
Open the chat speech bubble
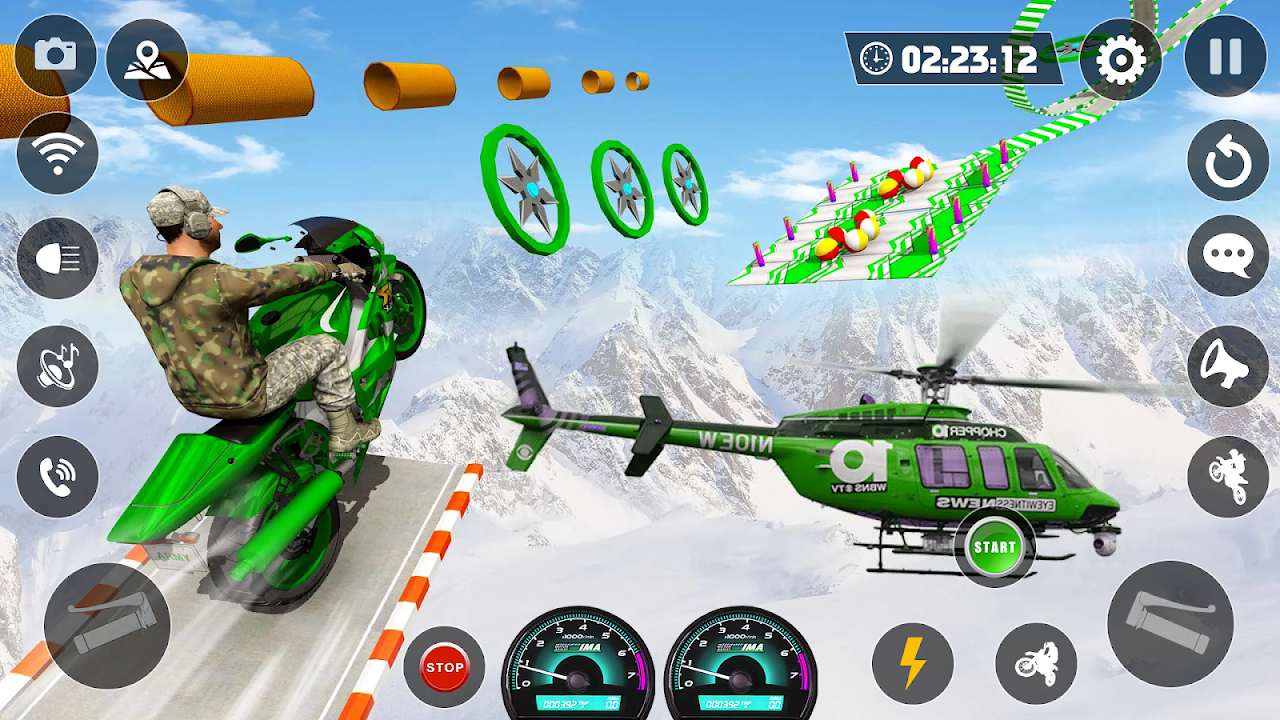tap(1228, 256)
